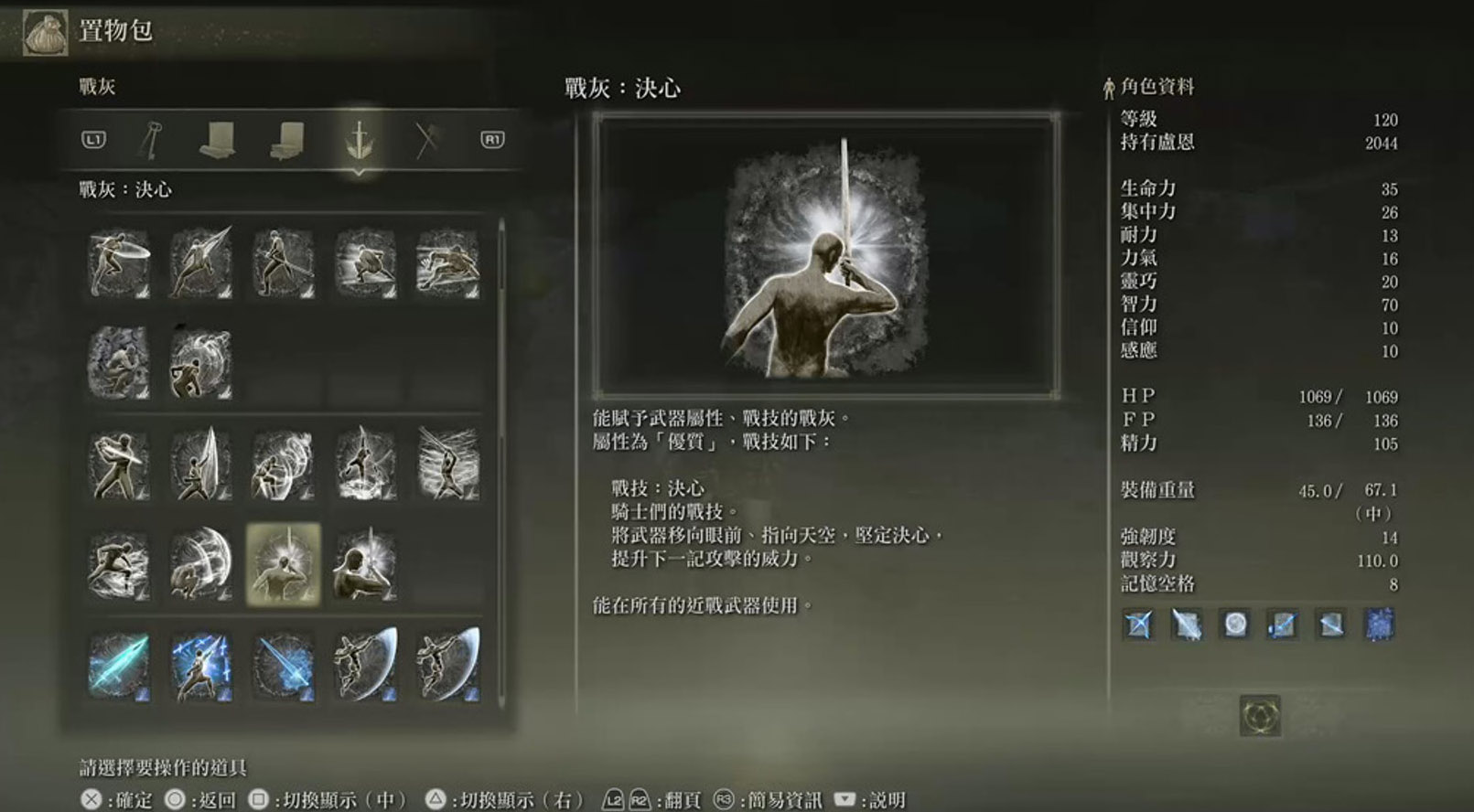Click the inventory pouch icon in the header

point(44,32)
